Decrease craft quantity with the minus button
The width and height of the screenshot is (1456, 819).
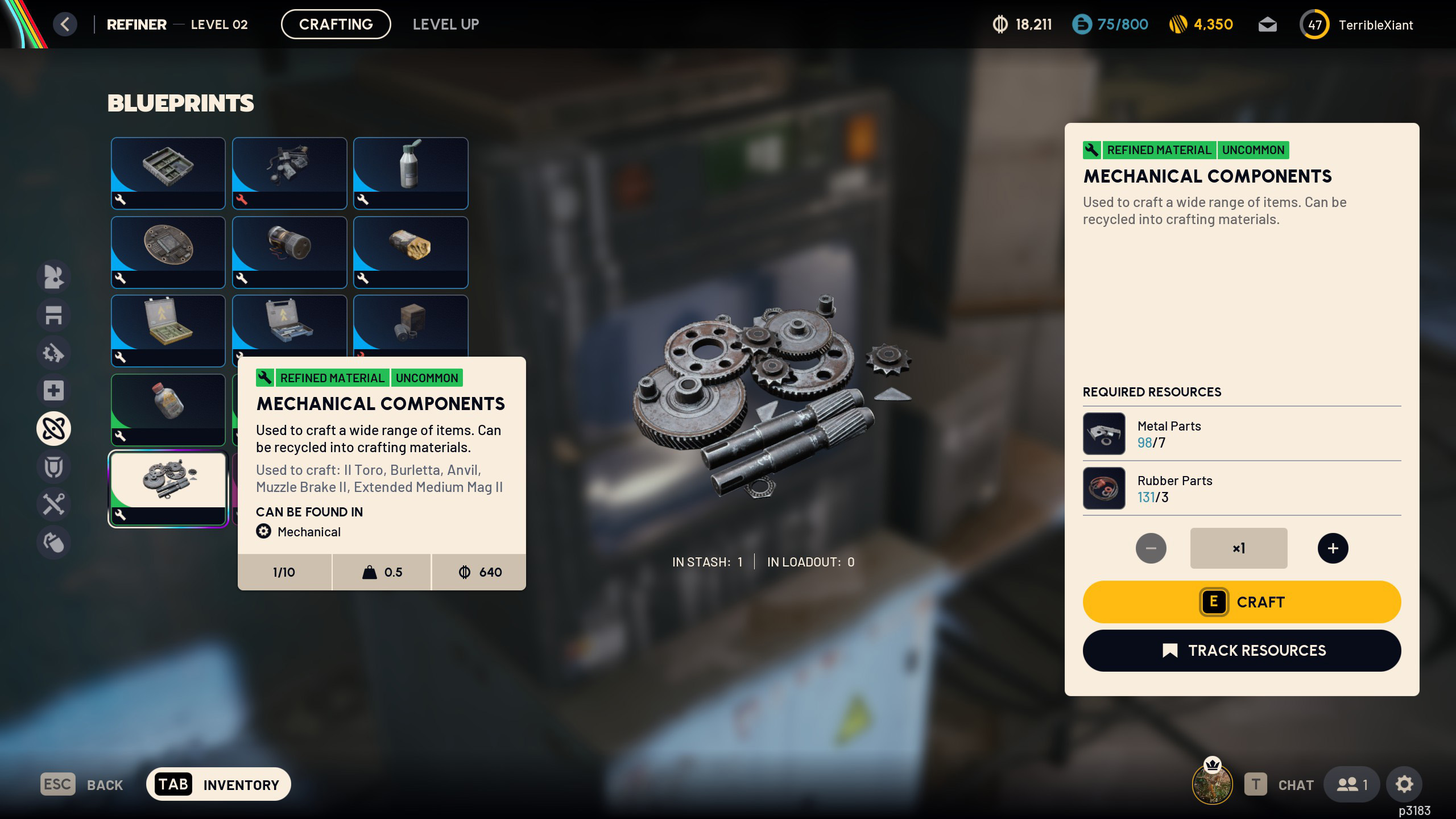1151,548
